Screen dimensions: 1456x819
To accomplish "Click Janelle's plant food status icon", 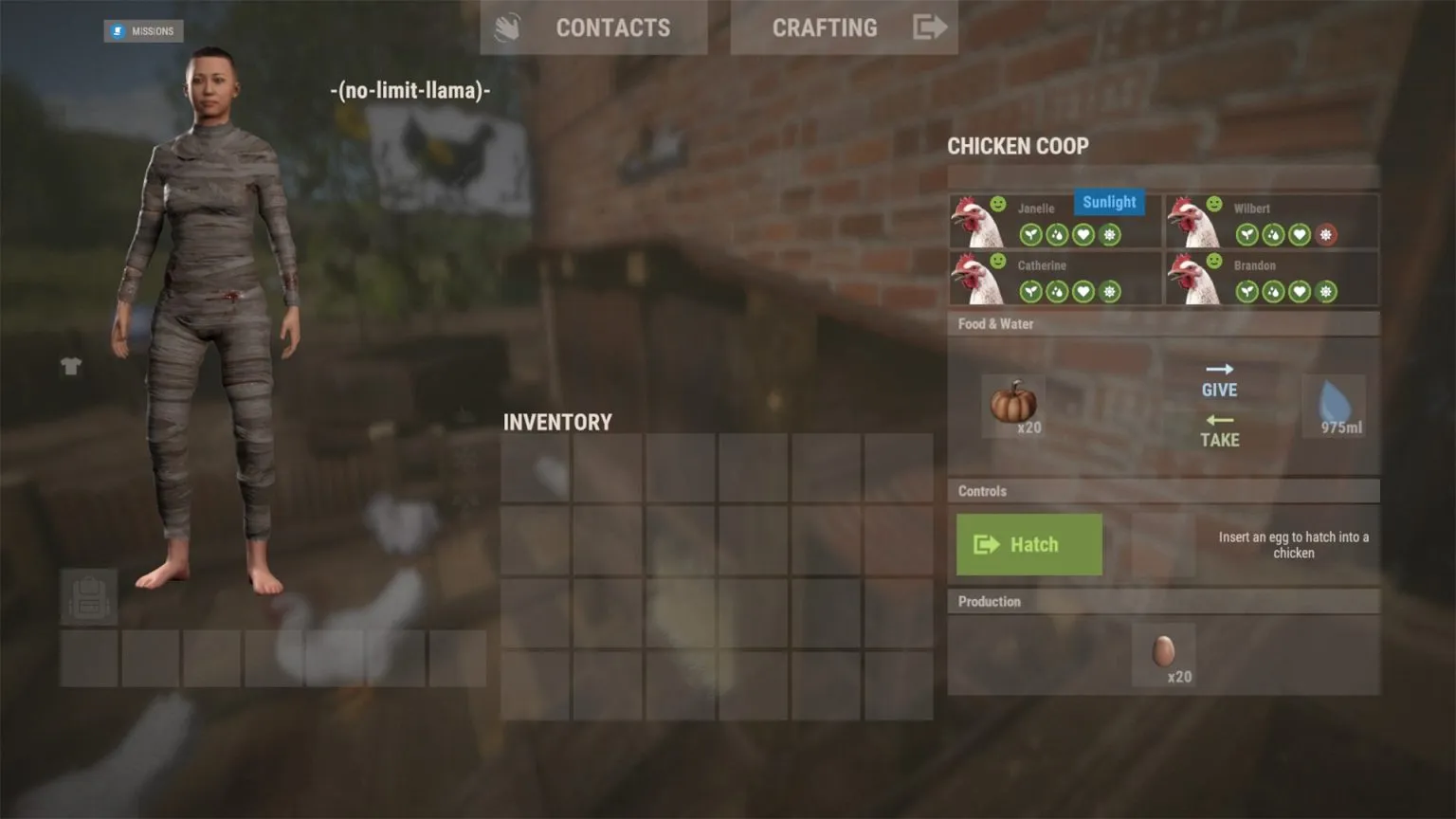I will [1031, 234].
